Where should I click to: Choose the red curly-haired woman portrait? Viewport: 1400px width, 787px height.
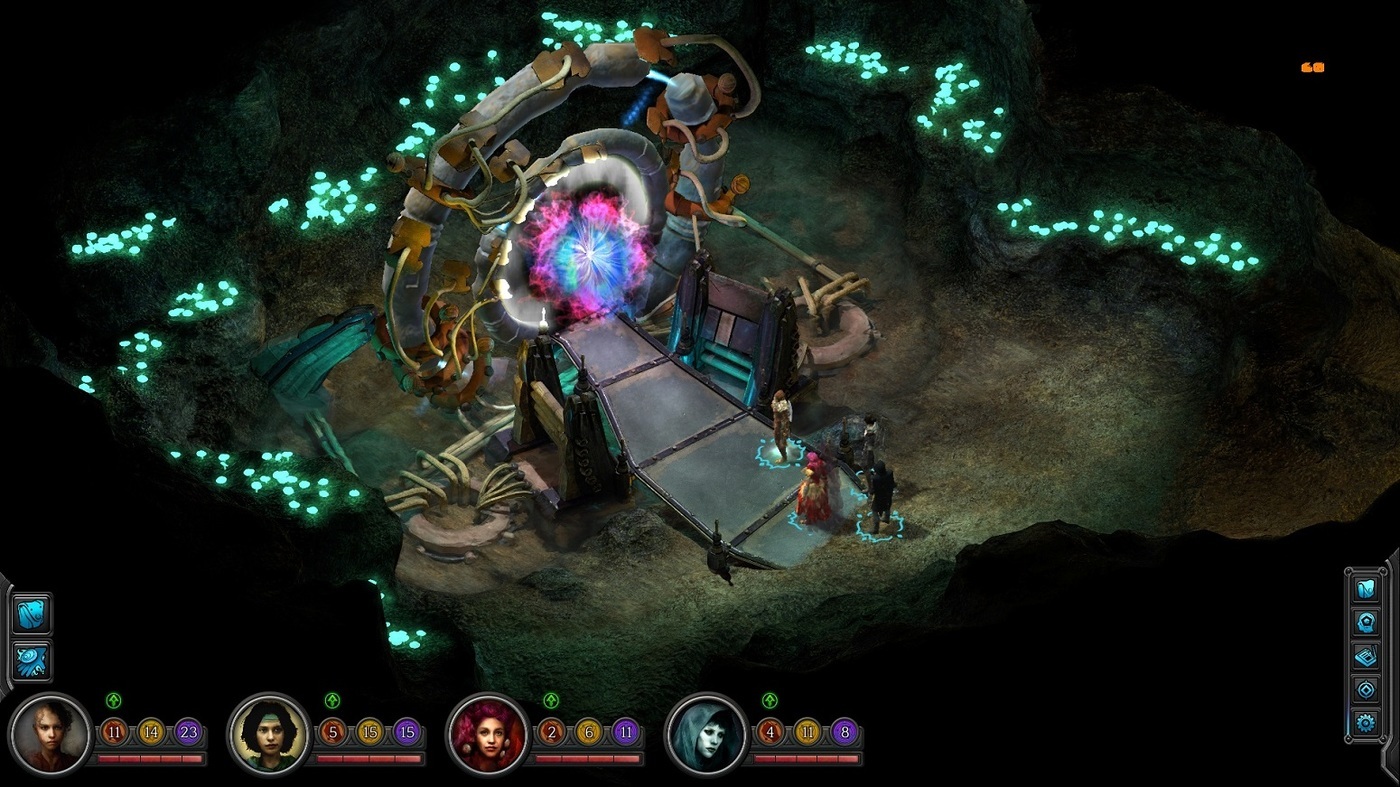(488, 735)
